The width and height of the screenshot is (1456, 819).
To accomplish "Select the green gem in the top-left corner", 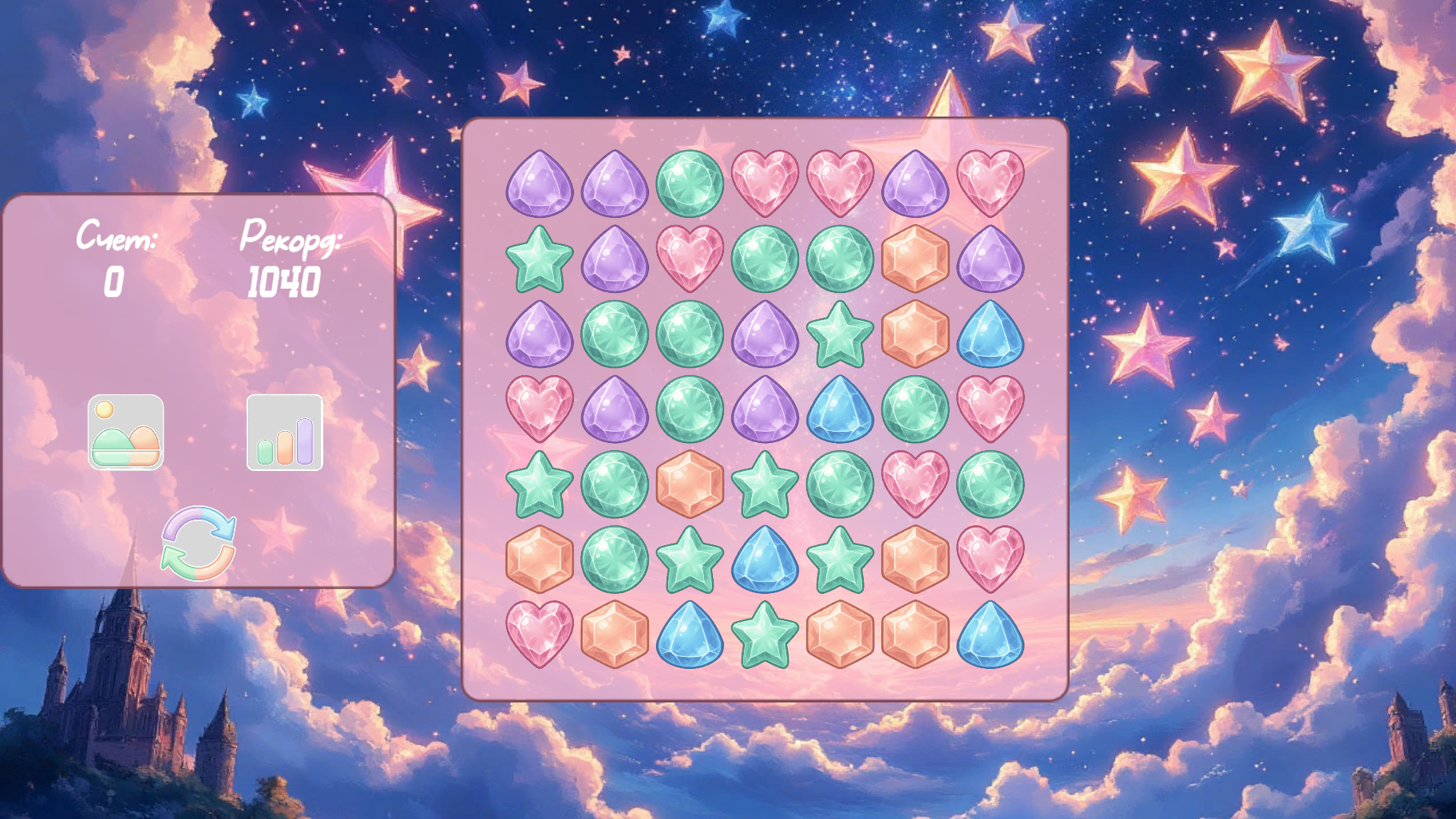I will [690, 185].
